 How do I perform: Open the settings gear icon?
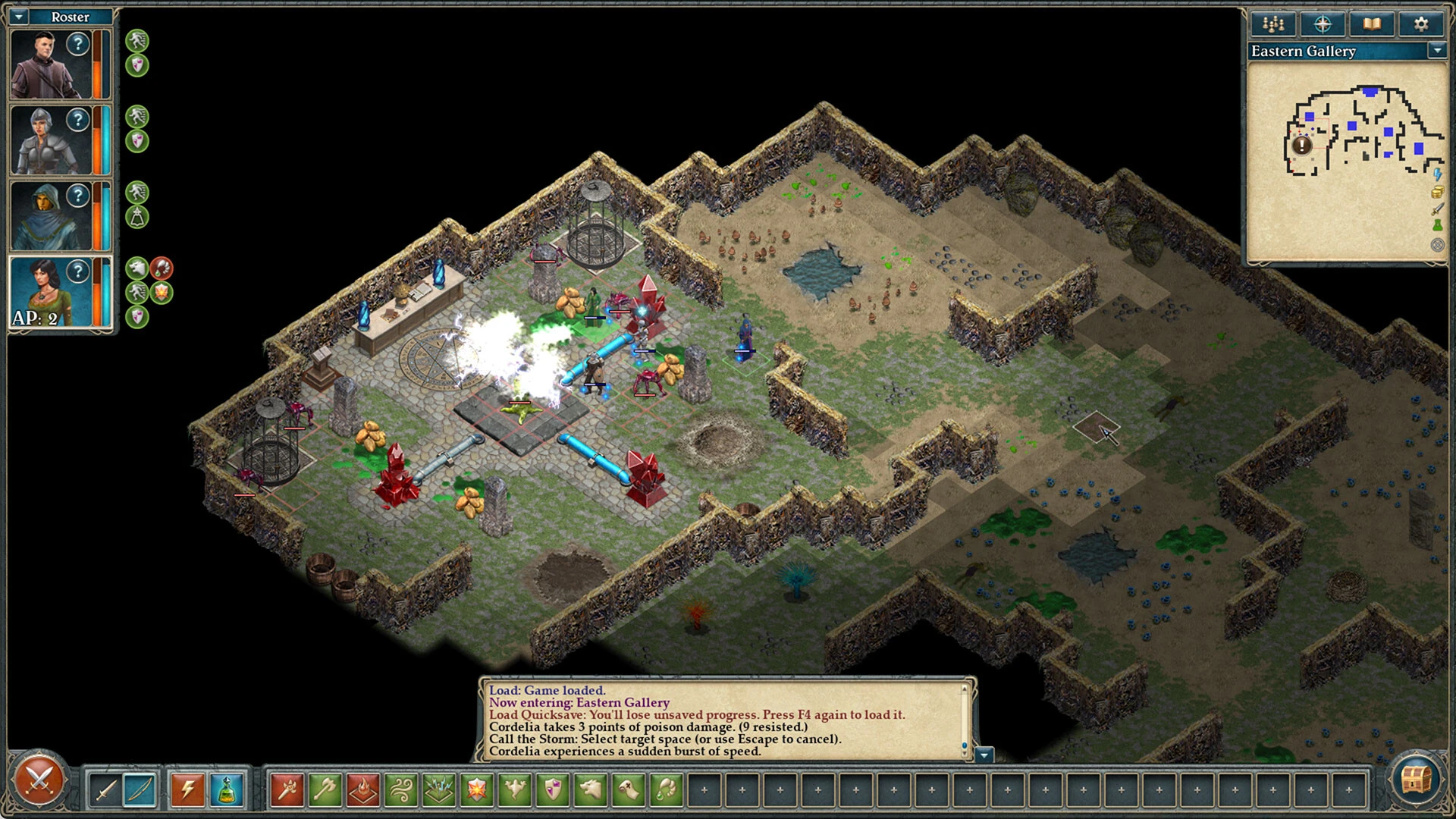coord(1422,24)
